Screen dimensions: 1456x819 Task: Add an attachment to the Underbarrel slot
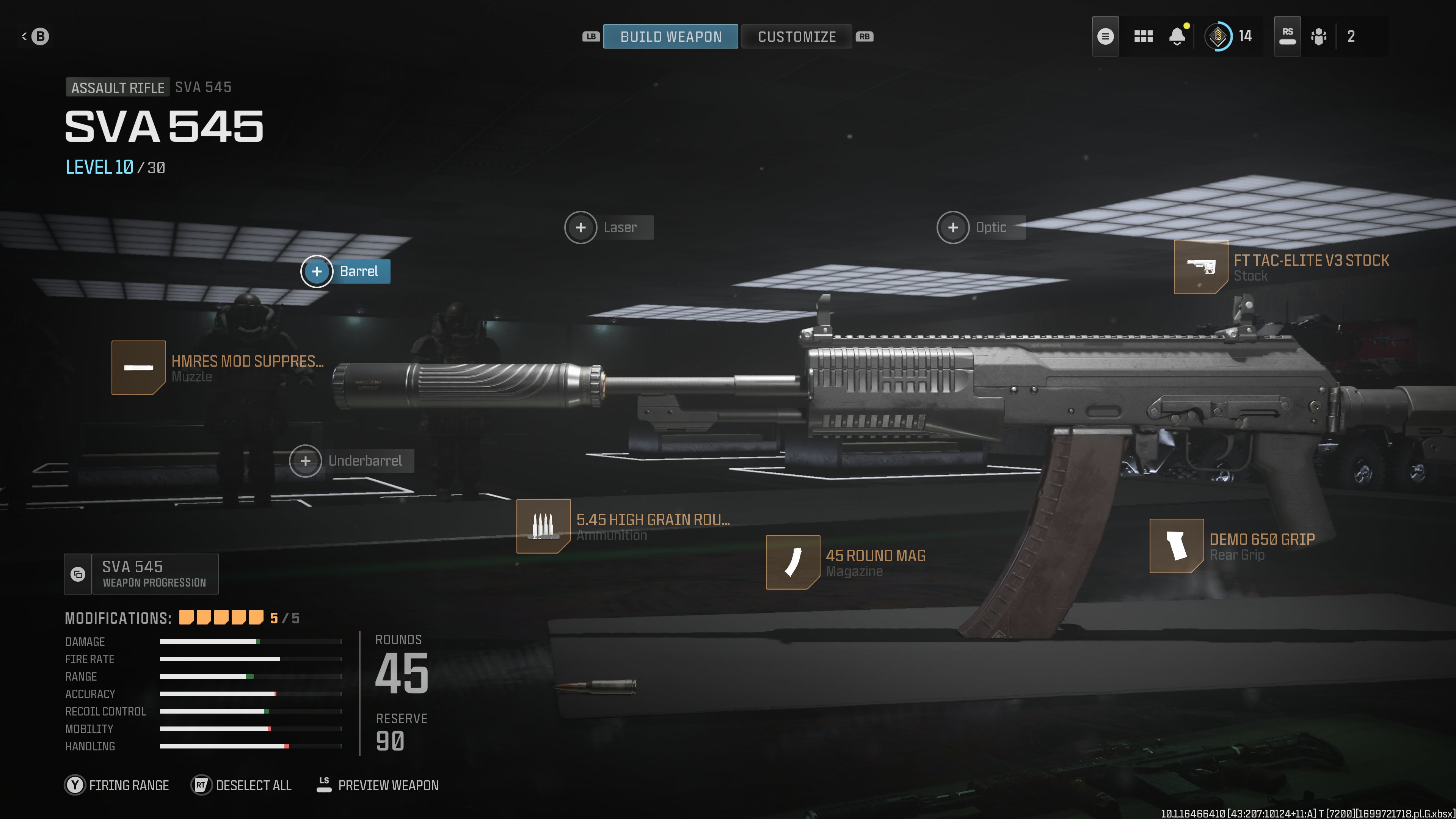click(305, 461)
